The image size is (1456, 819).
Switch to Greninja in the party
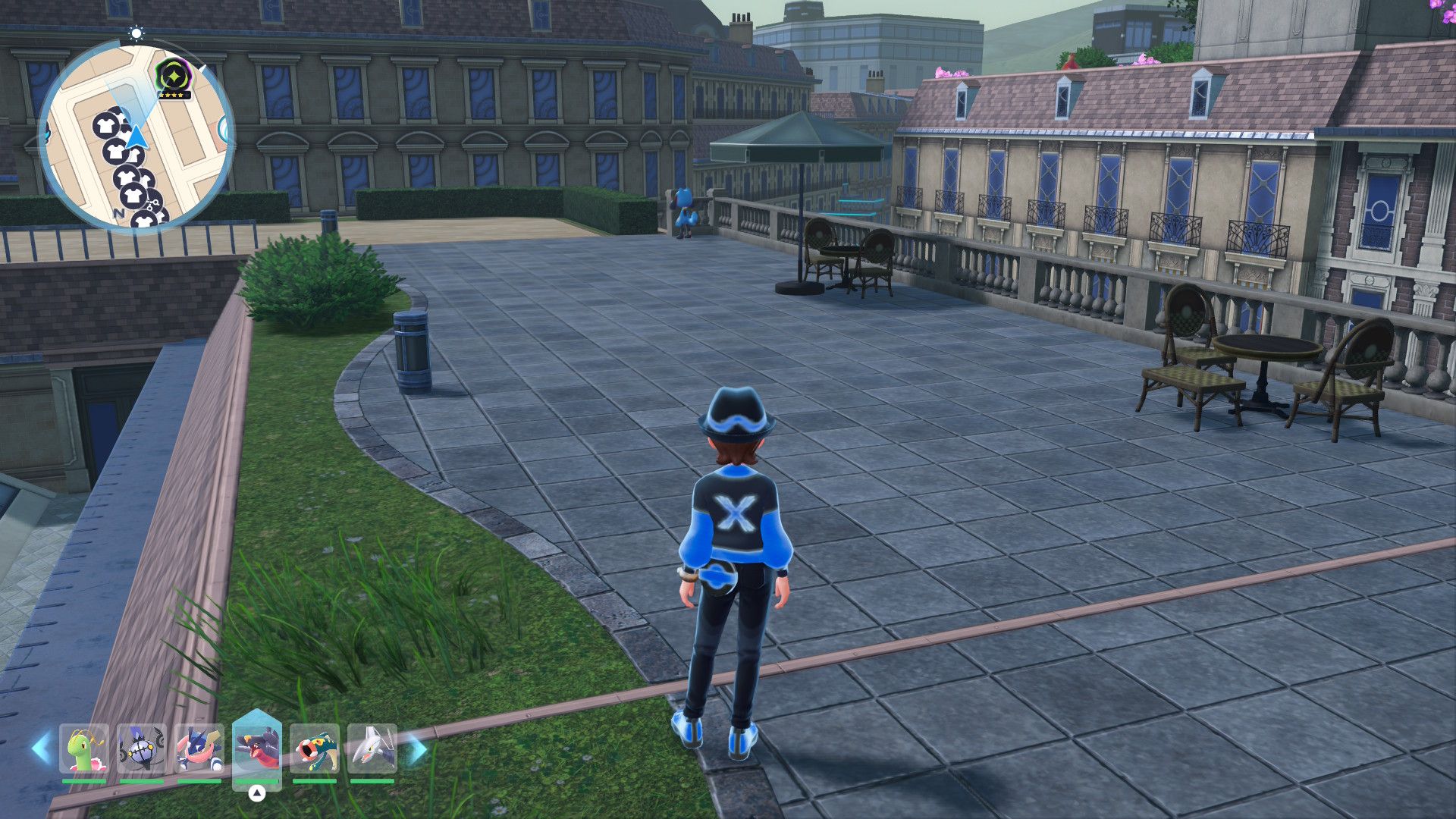[199, 749]
